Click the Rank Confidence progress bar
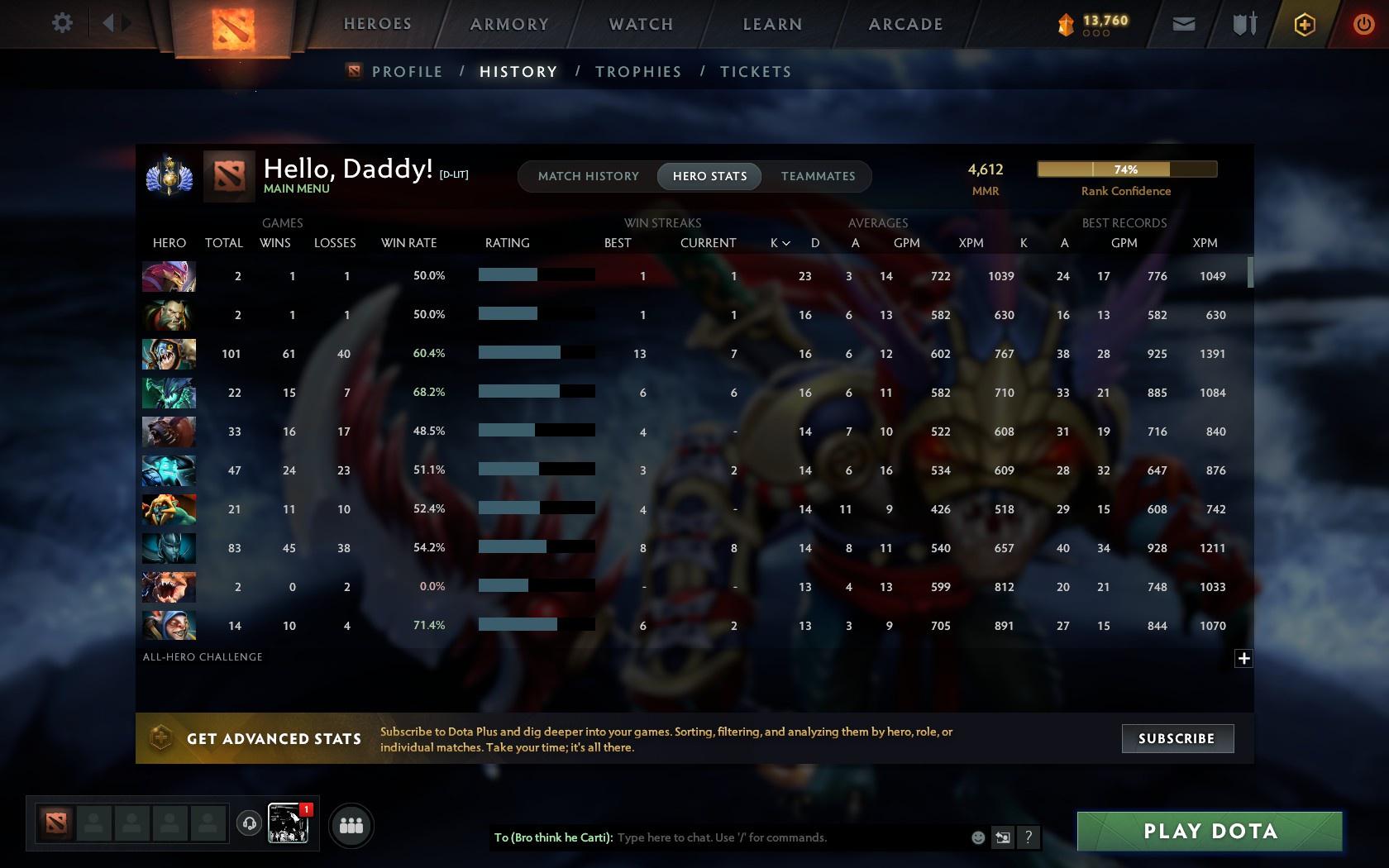 click(x=1126, y=169)
